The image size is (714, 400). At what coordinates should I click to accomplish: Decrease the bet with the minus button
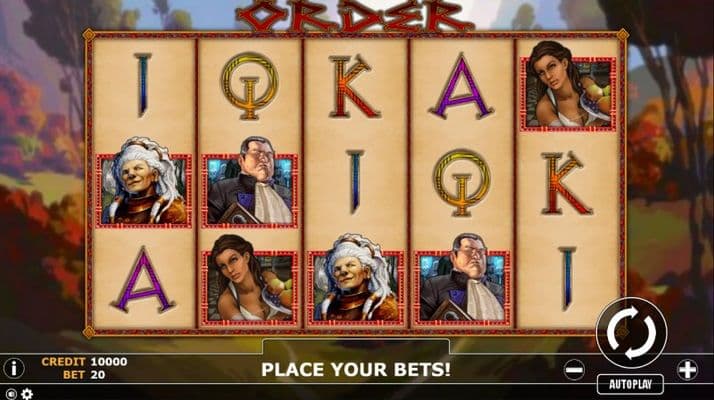point(574,369)
